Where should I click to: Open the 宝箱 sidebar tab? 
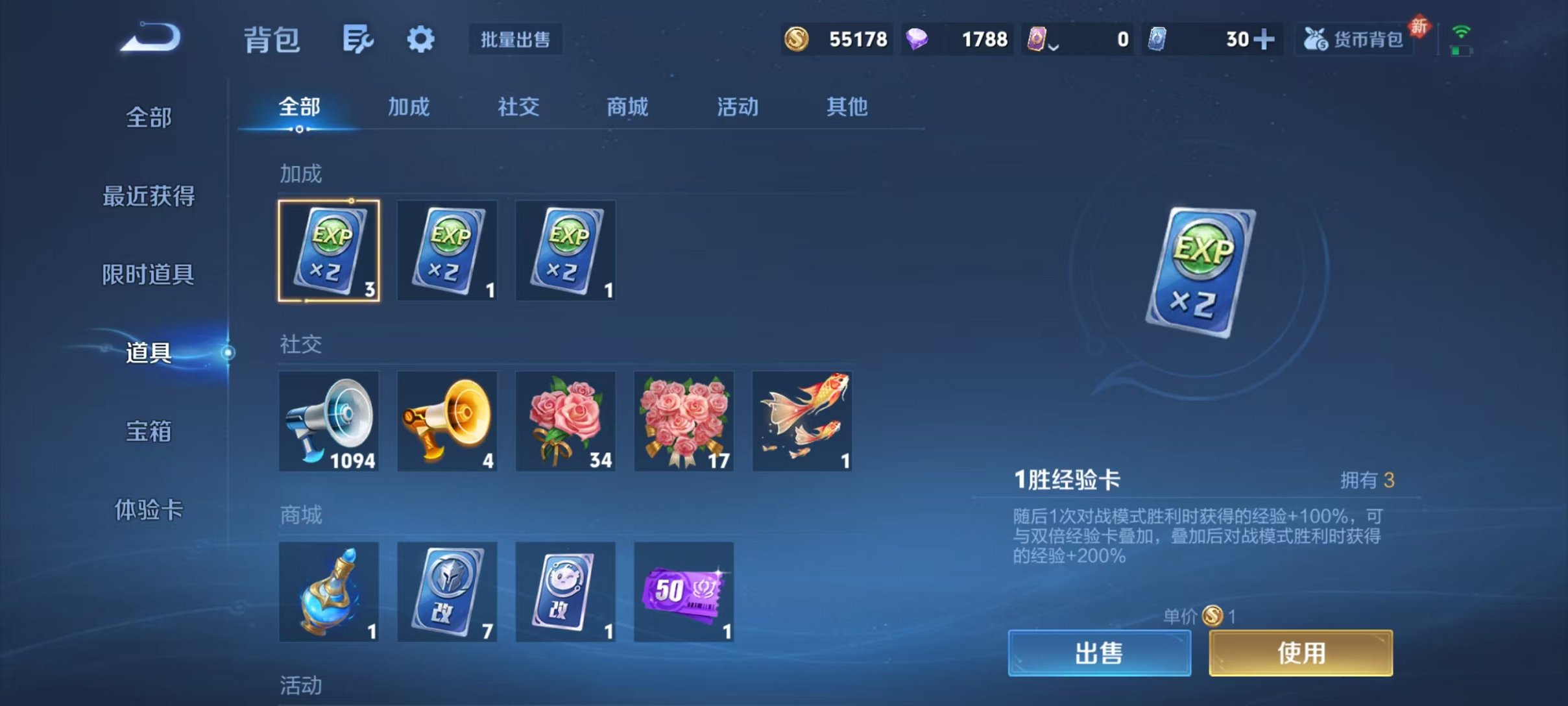click(x=147, y=432)
